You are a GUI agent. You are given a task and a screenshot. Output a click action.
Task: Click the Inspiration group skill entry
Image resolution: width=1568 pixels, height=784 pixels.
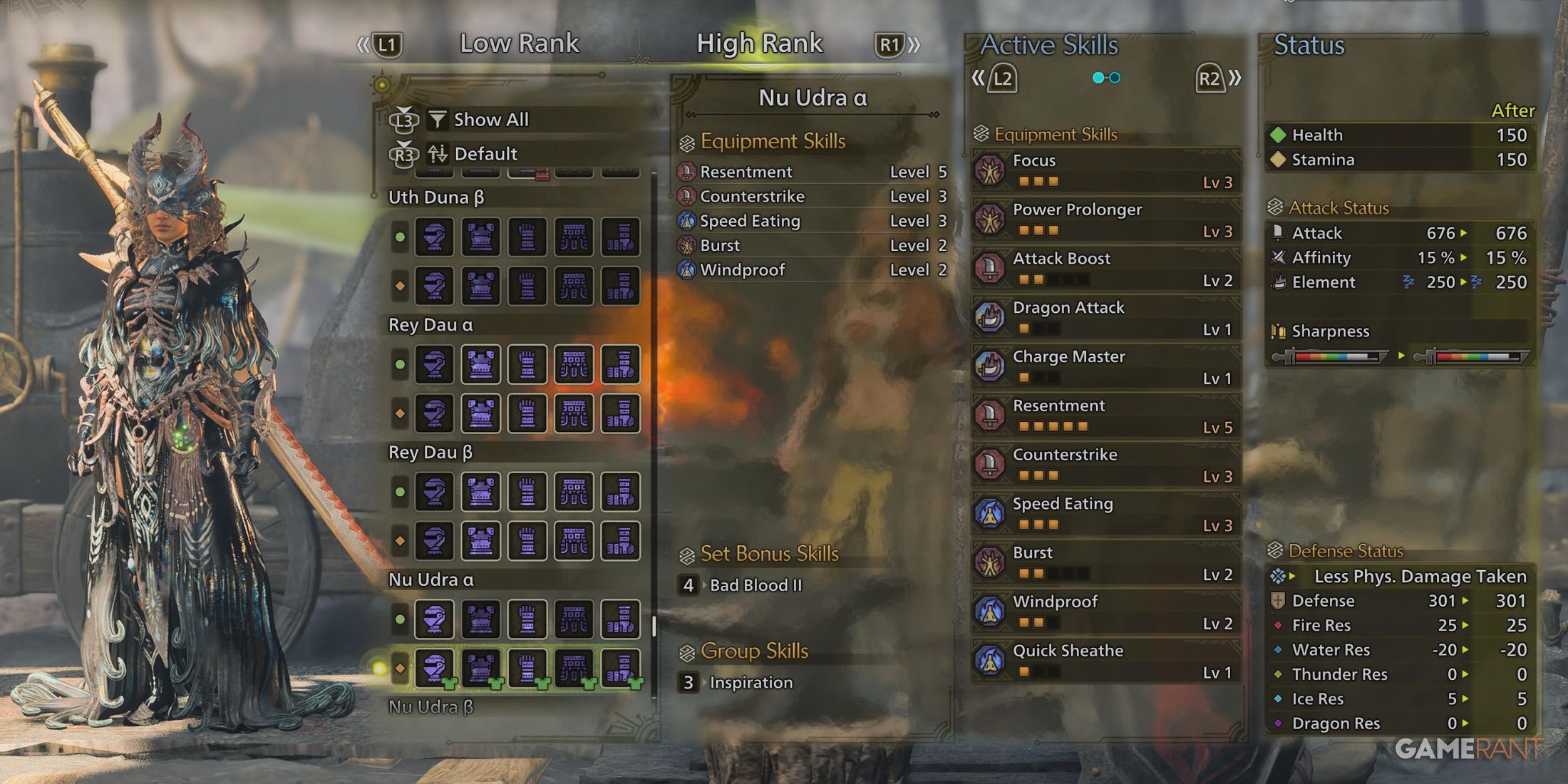[749, 682]
